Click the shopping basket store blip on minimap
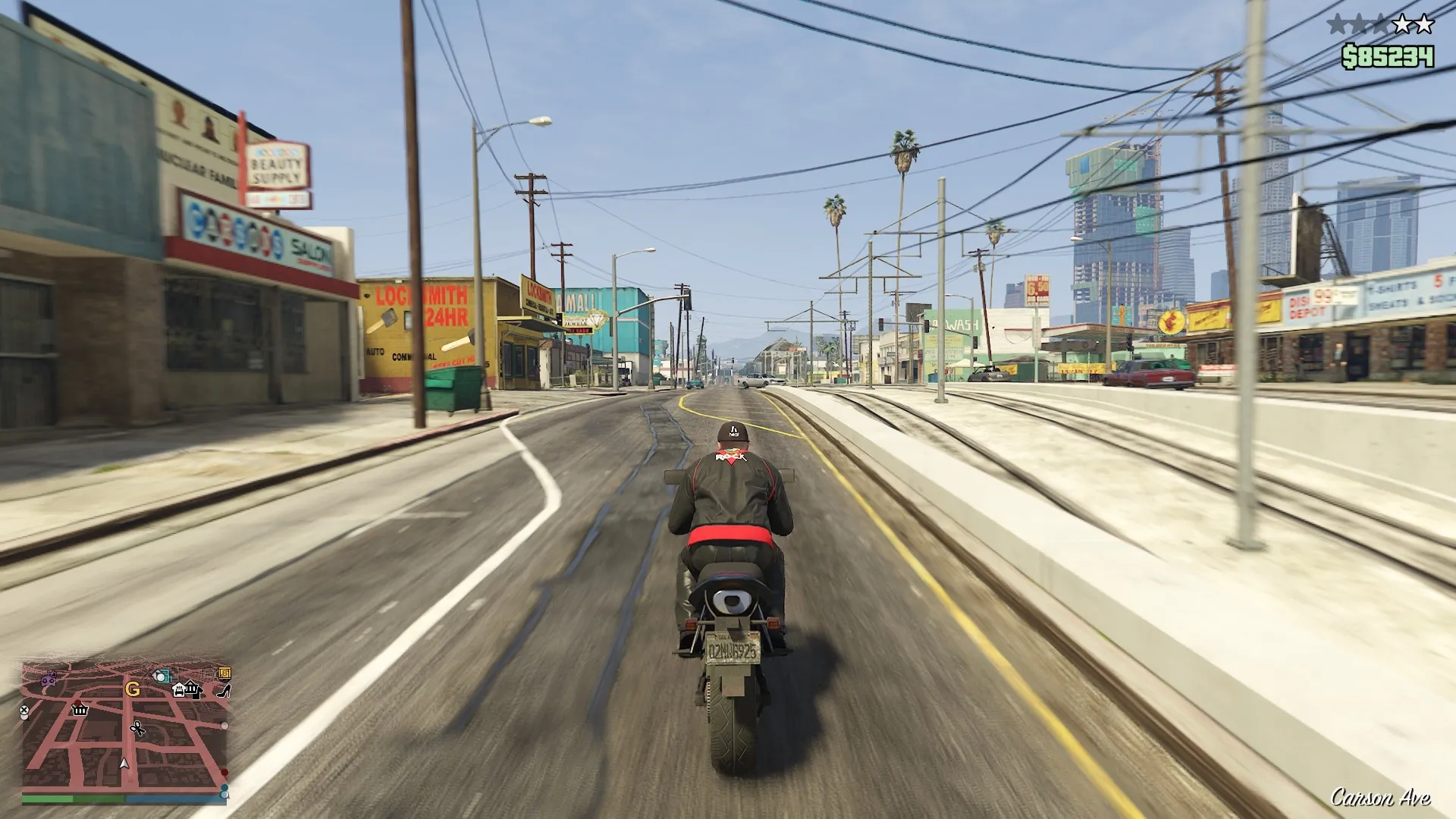The image size is (1456, 819). [80, 711]
